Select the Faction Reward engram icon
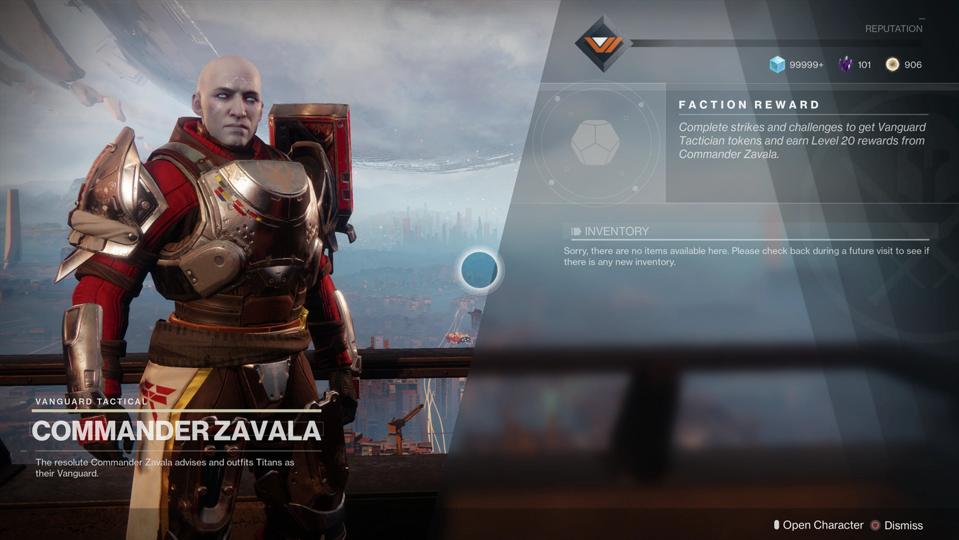This screenshot has height=540, width=959. click(595, 142)
